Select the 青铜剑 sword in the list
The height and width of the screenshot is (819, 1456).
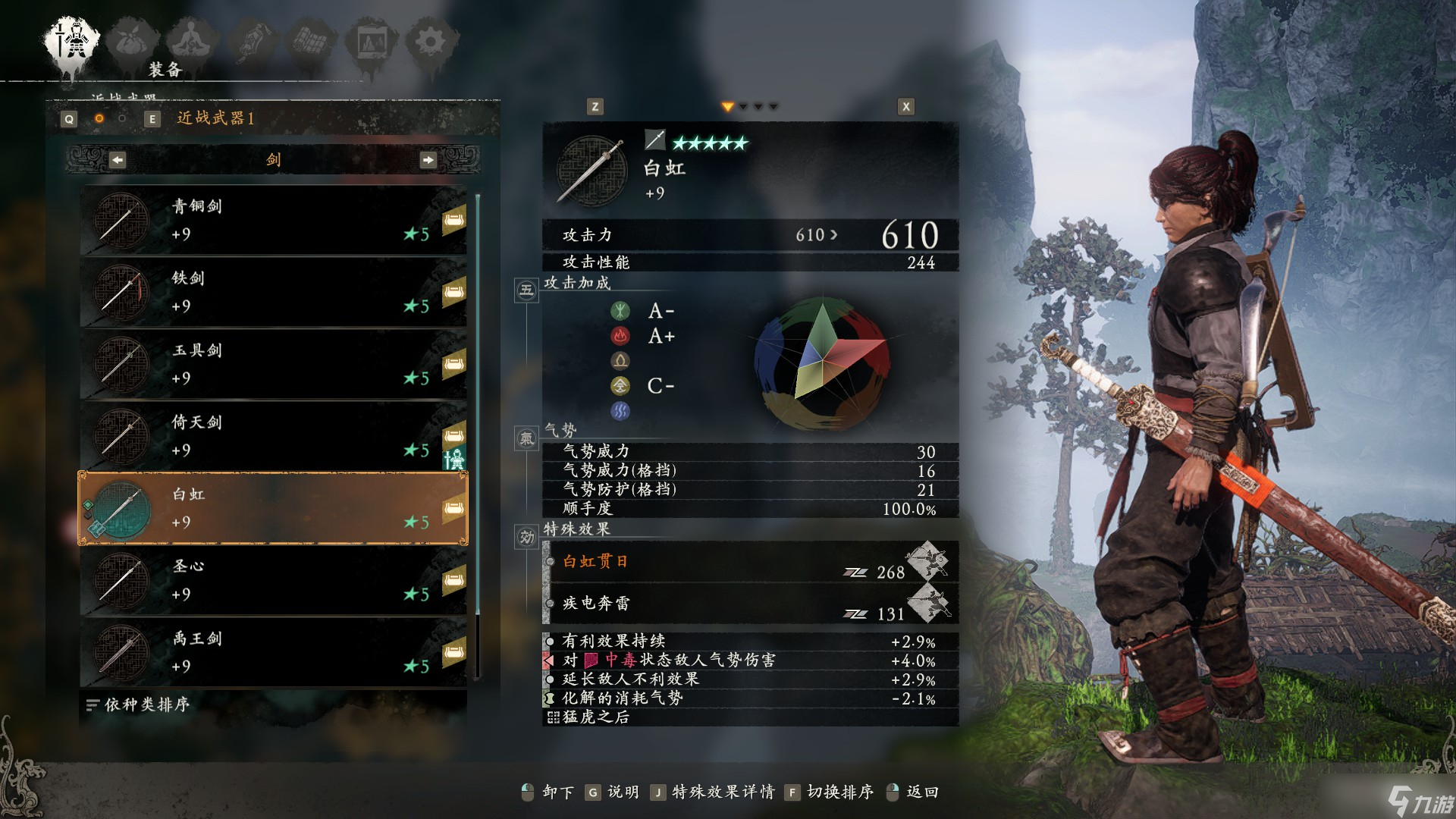[273, 220]
